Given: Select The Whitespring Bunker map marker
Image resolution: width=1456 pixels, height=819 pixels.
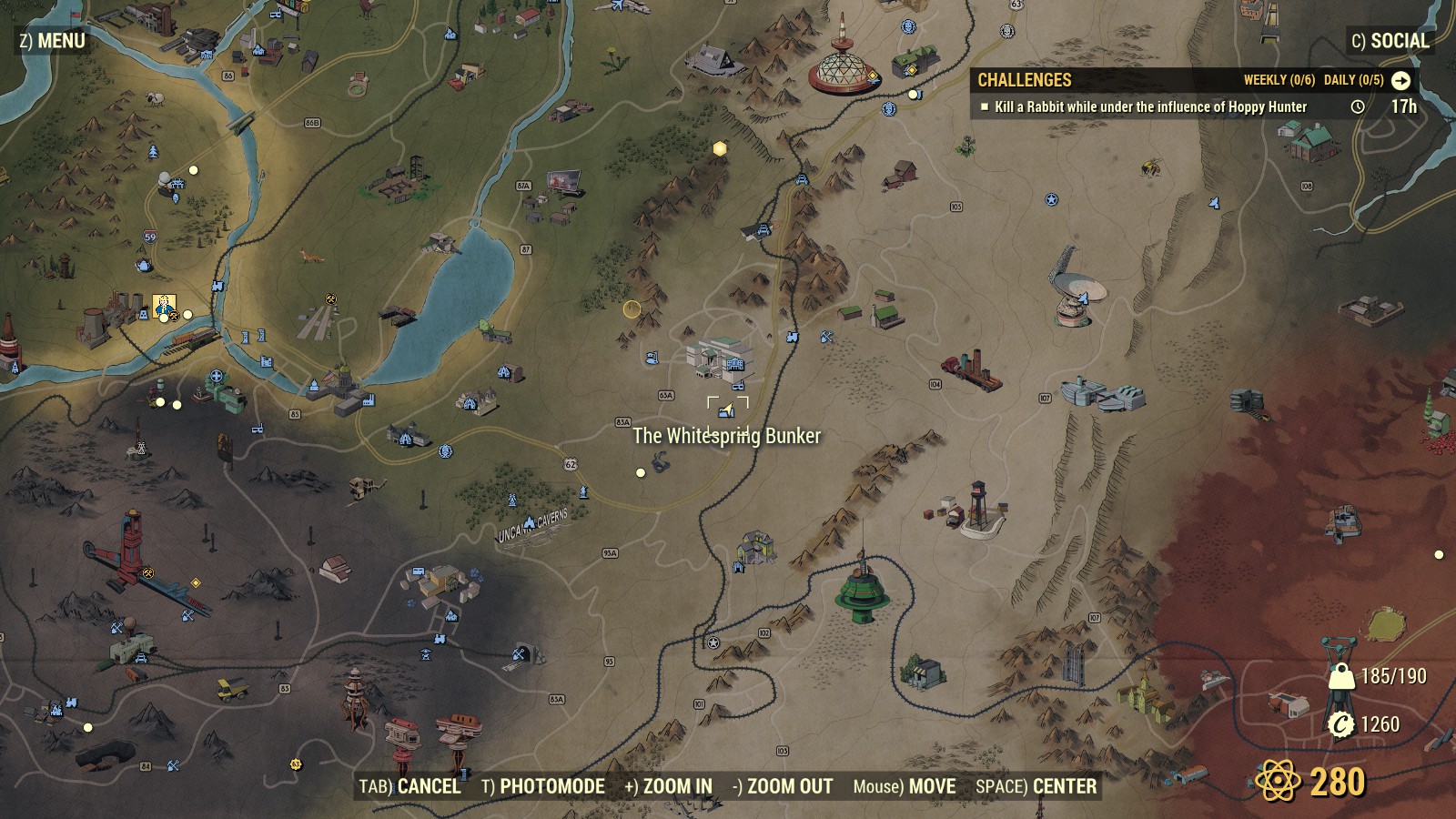Looking at the screenshot, I should coord(726,412).
